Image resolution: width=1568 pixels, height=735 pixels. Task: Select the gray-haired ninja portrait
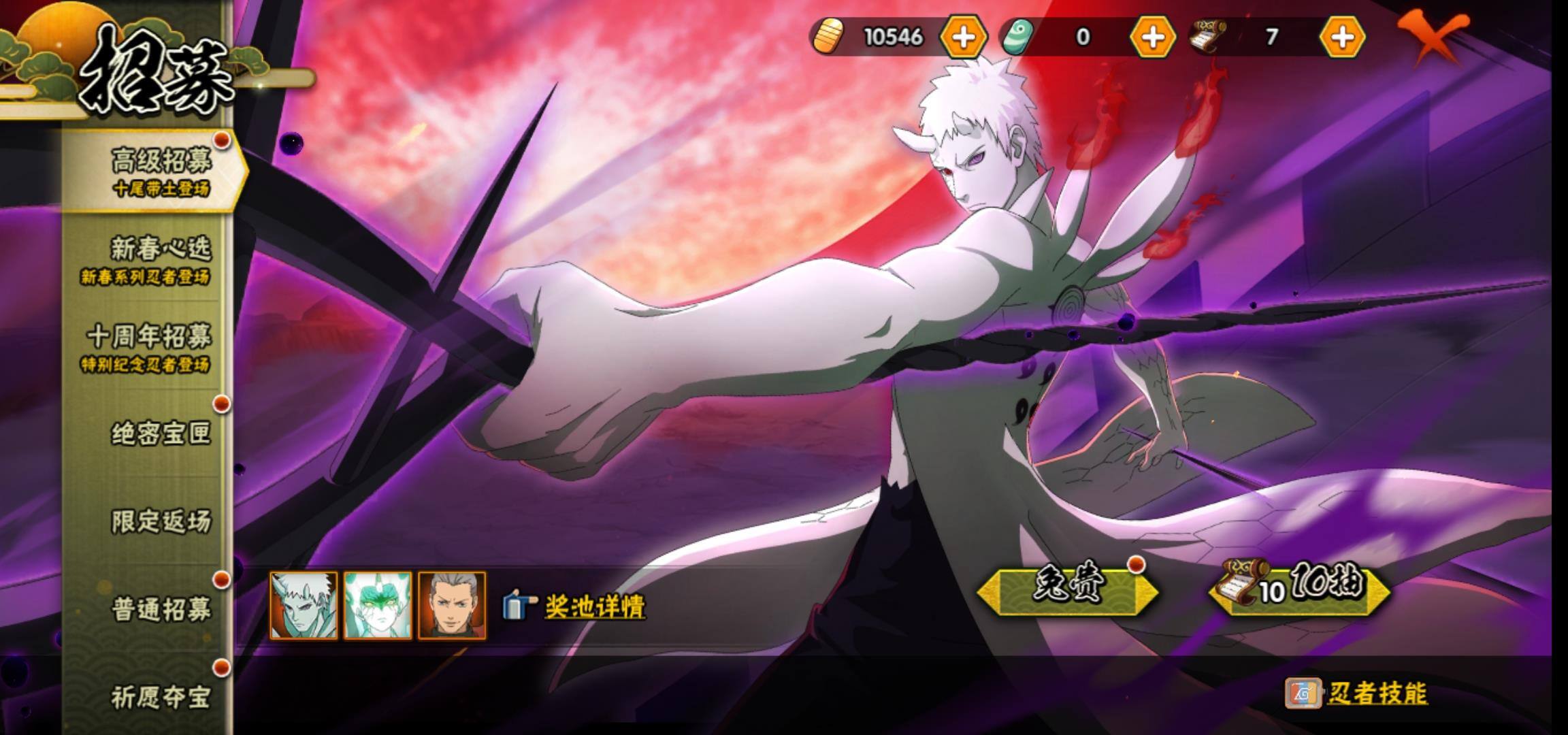[452, 605]
